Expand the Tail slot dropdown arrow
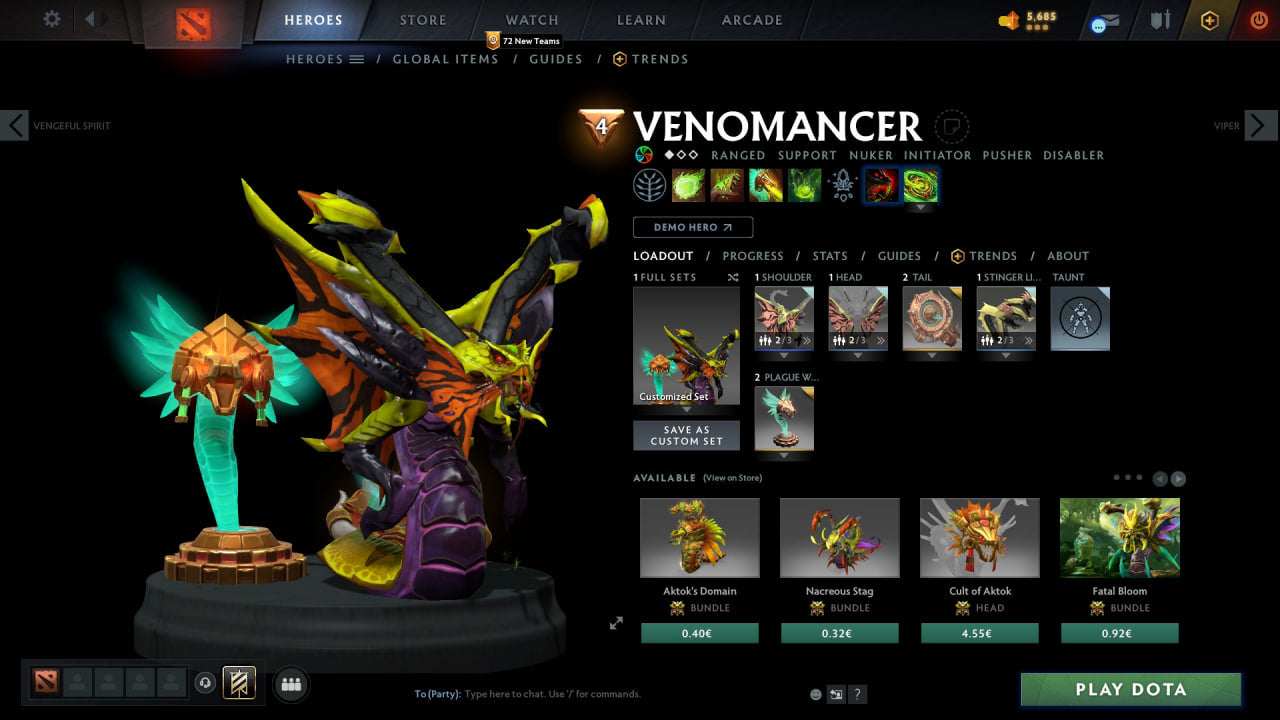Image resolution: width=1280 pixels, height=720 pixels. [932, 358]
